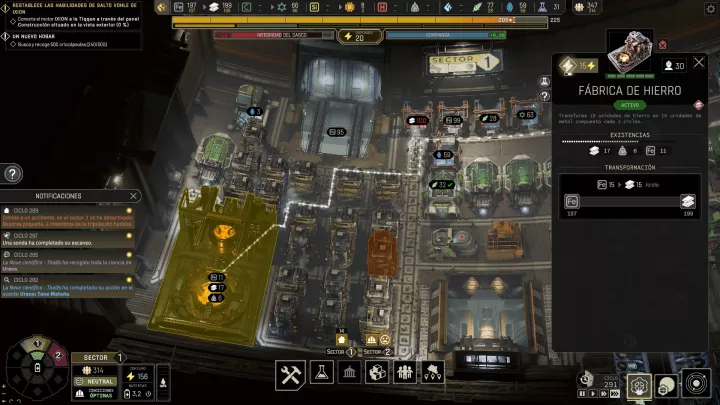Select the circular radar view button
The image size is (720, 405).
tap(695, 384)
